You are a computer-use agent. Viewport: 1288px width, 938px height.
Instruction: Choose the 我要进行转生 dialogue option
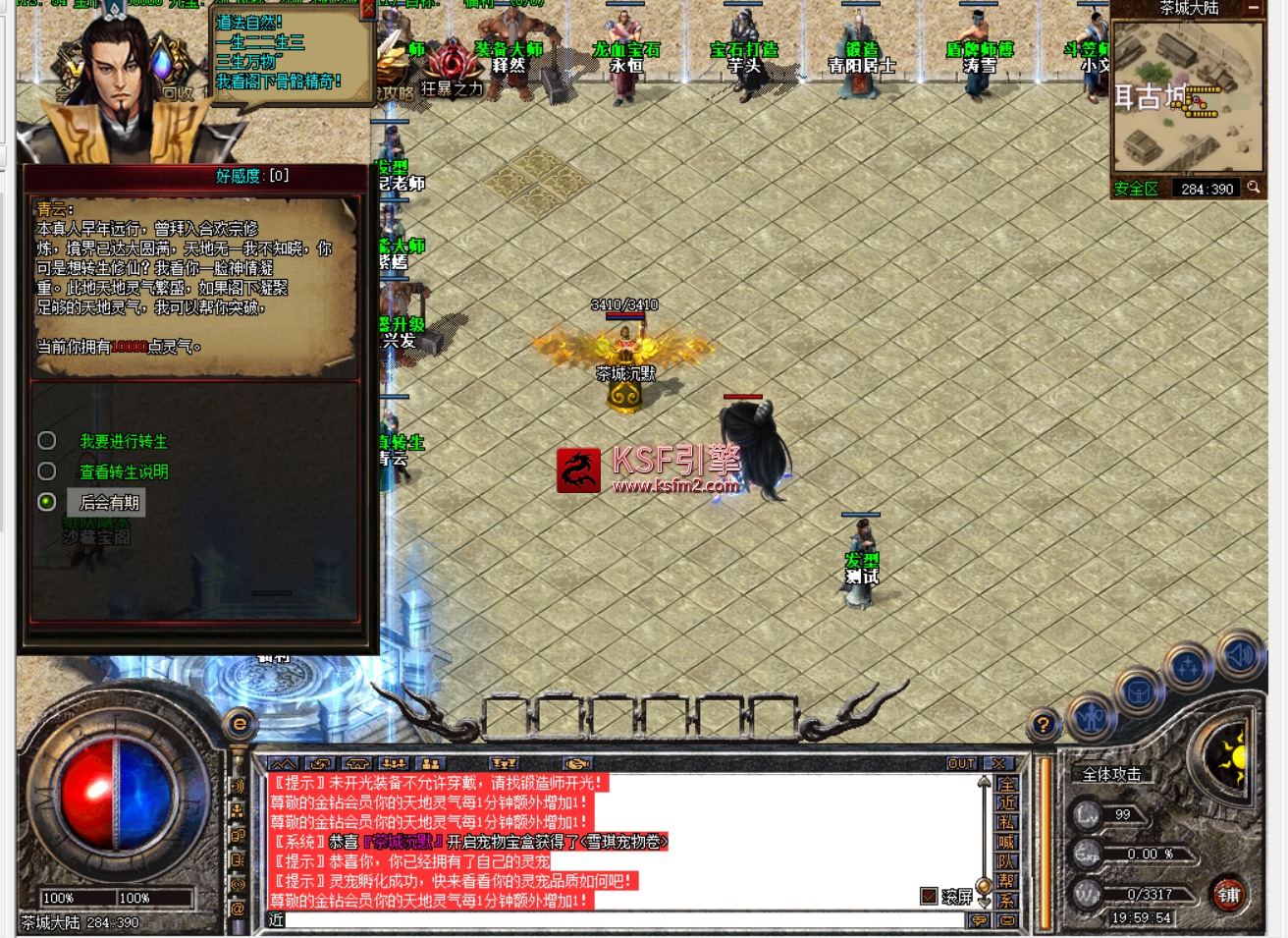point(123,442)
